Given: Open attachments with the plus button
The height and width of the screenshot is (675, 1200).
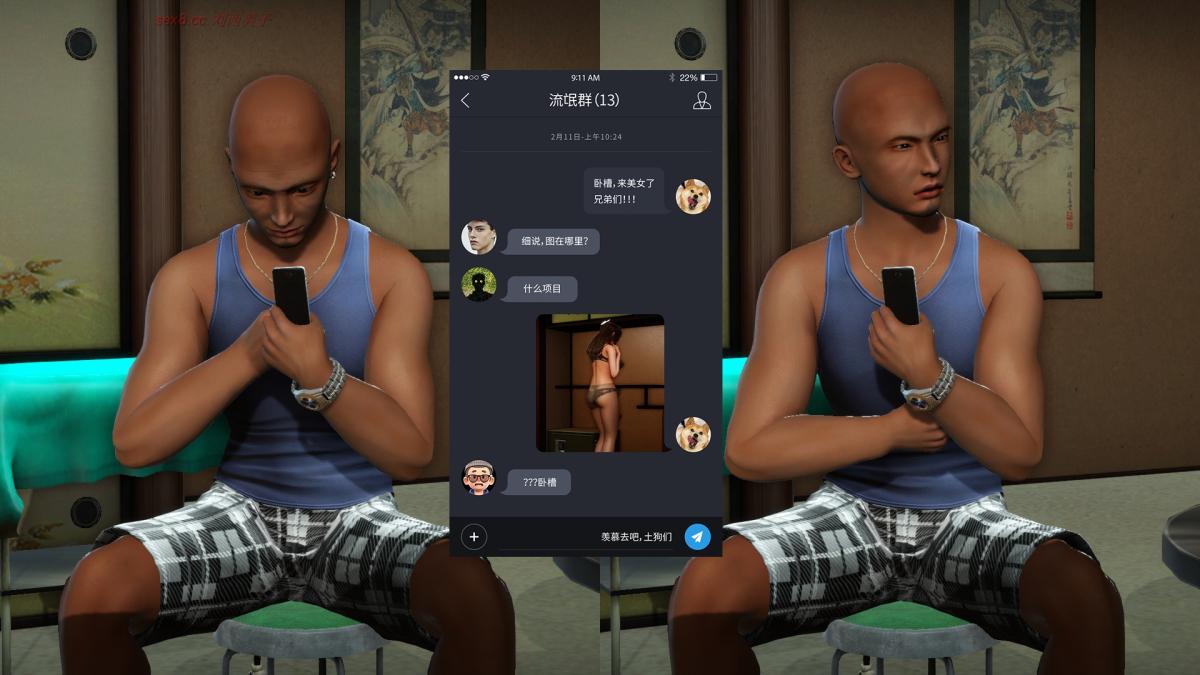Looking at the screenshot, I should coord(474,537).
